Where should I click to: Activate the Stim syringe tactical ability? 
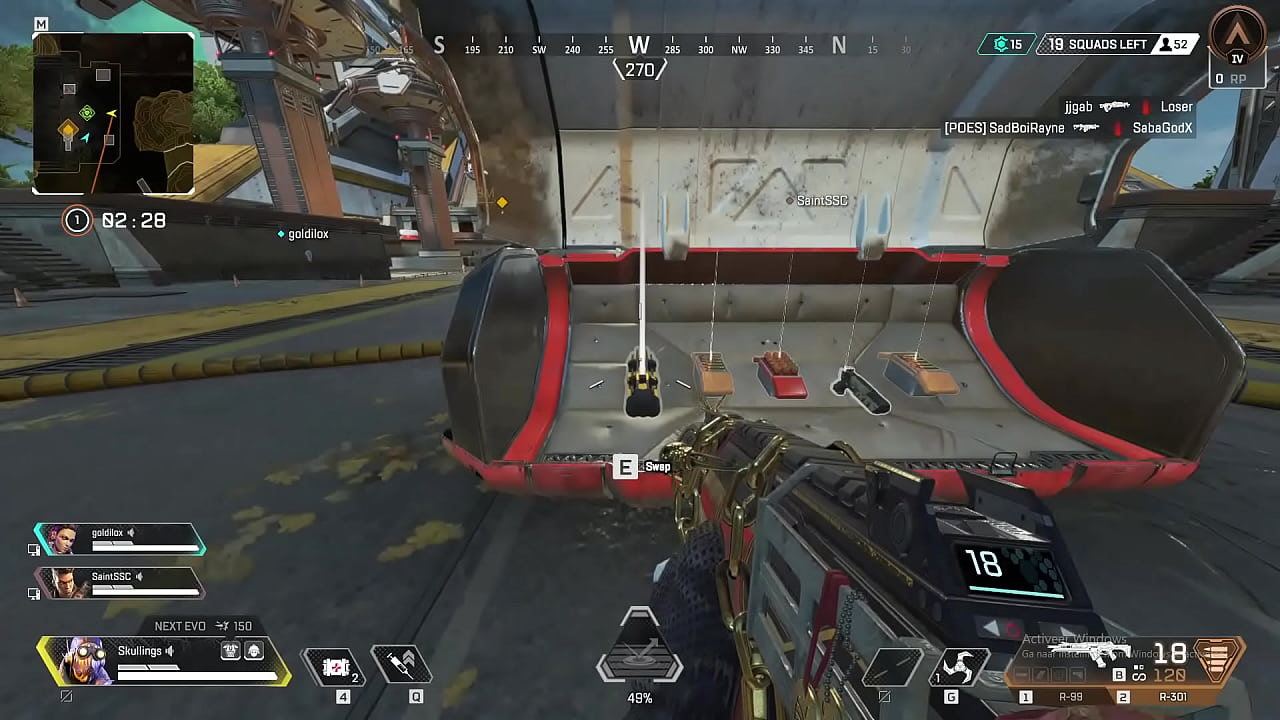402,665
